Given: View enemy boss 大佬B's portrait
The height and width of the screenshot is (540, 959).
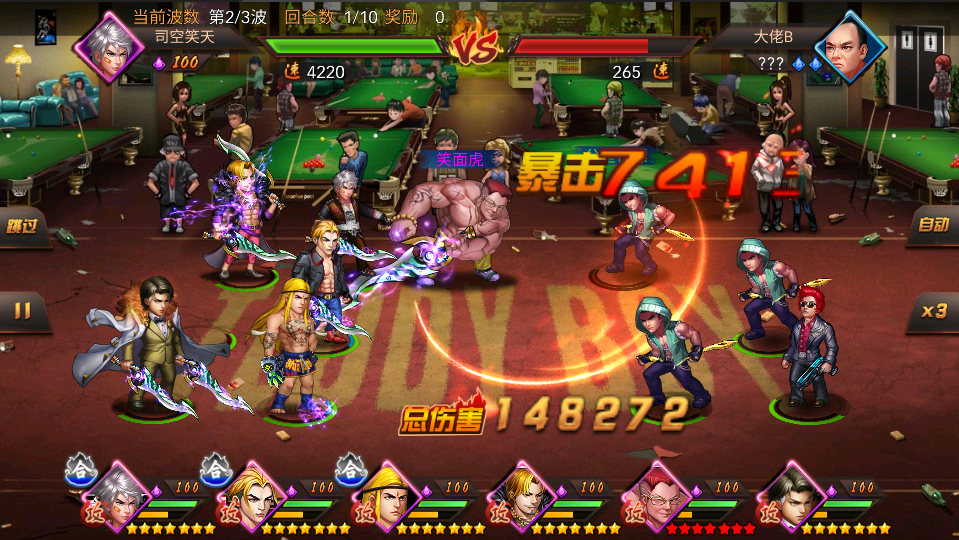Looking at the screenshot, I should click(x=850, y=45).
